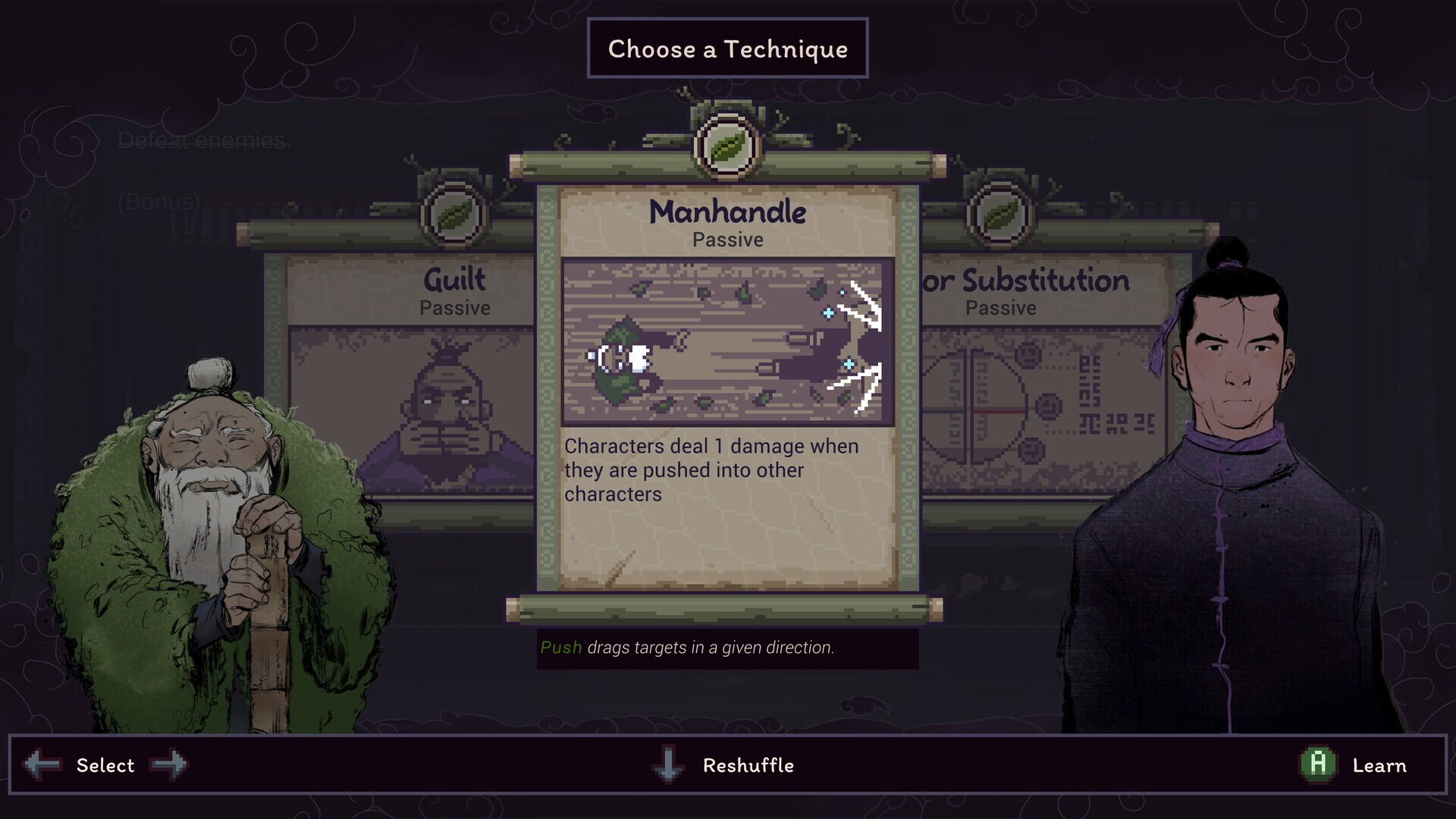Learn the Manhandle technique
The height and width of the screenshot is (819, 1456).
pyautogui.click(x=1380, y=765)
